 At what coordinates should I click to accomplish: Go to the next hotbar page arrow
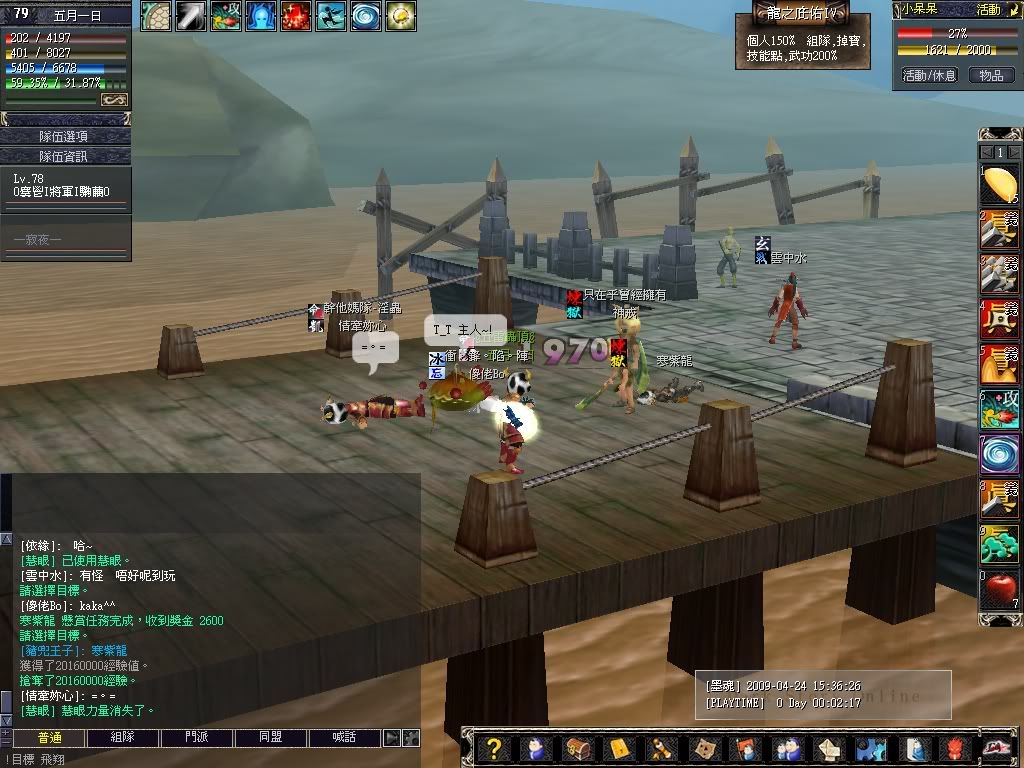coord(1014,152)
